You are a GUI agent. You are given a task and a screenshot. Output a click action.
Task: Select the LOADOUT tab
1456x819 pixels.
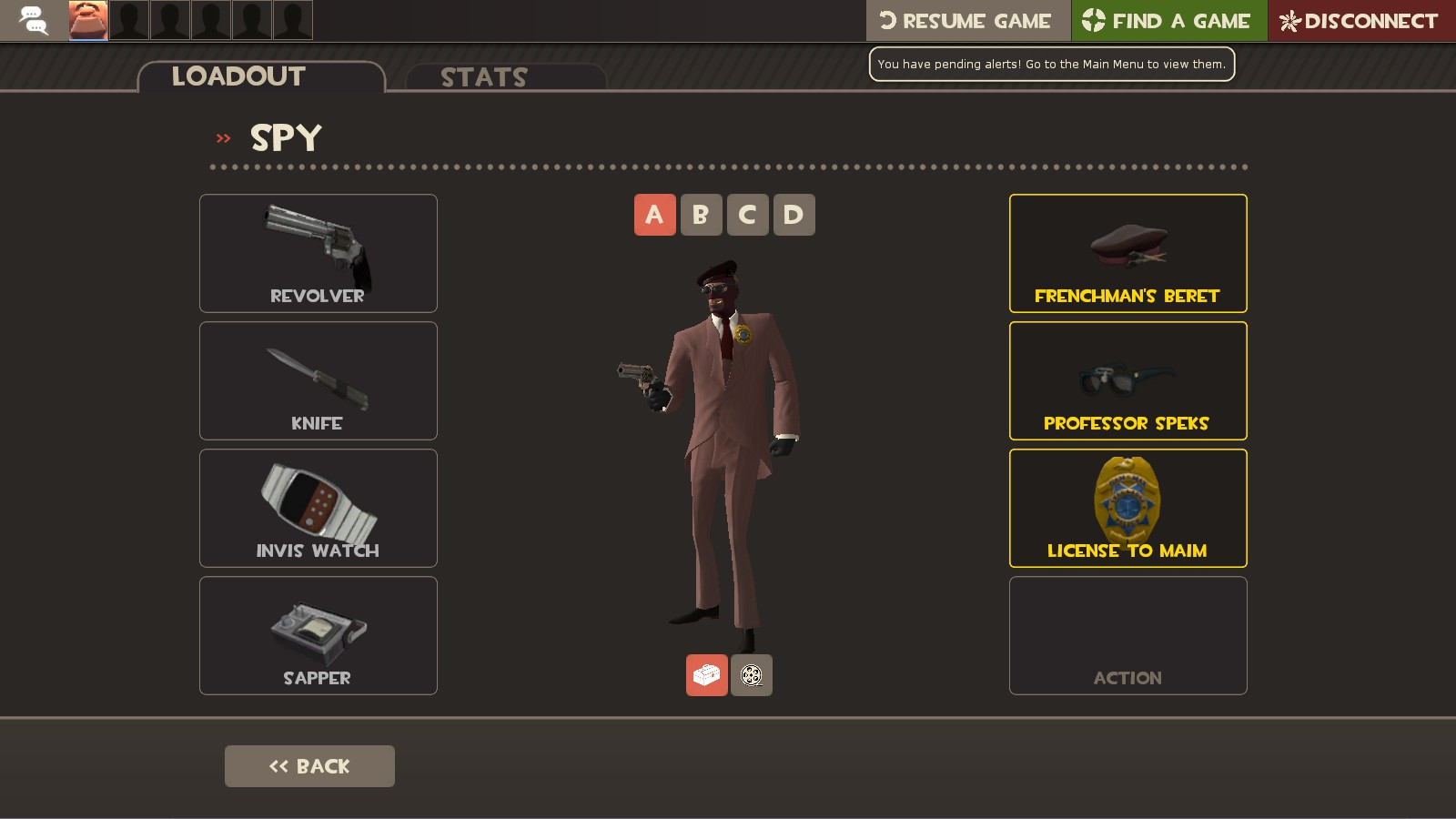click(x=237, y=76)
